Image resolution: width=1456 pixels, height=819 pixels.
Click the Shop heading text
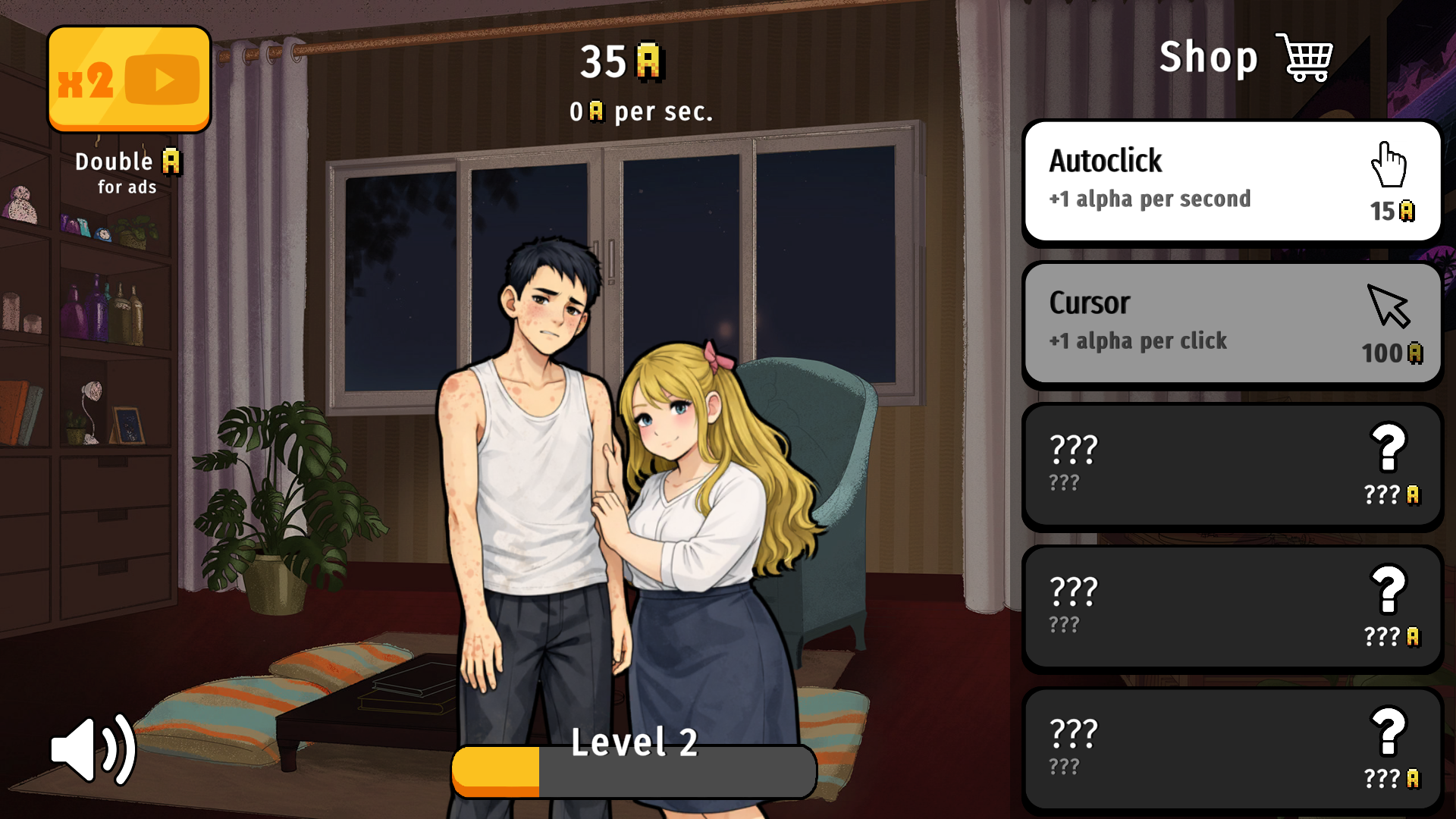point(1207,56)
